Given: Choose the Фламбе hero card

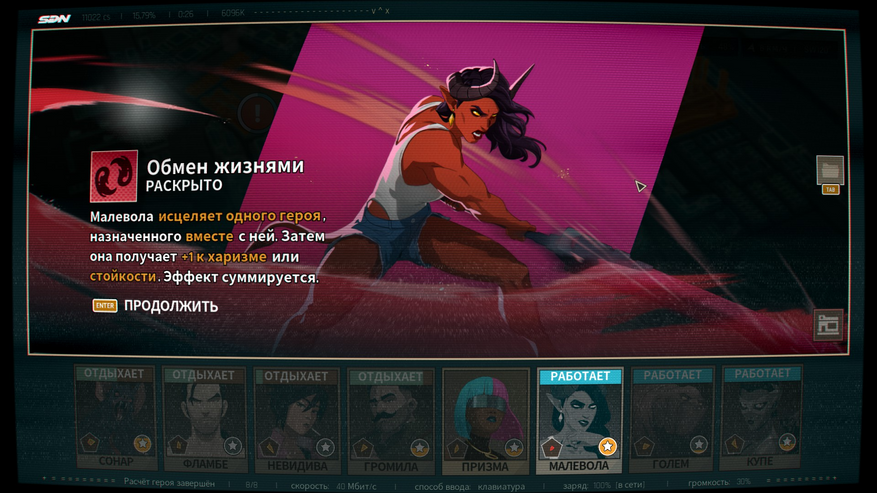Looking at the screenshot, I should [205, 420].
